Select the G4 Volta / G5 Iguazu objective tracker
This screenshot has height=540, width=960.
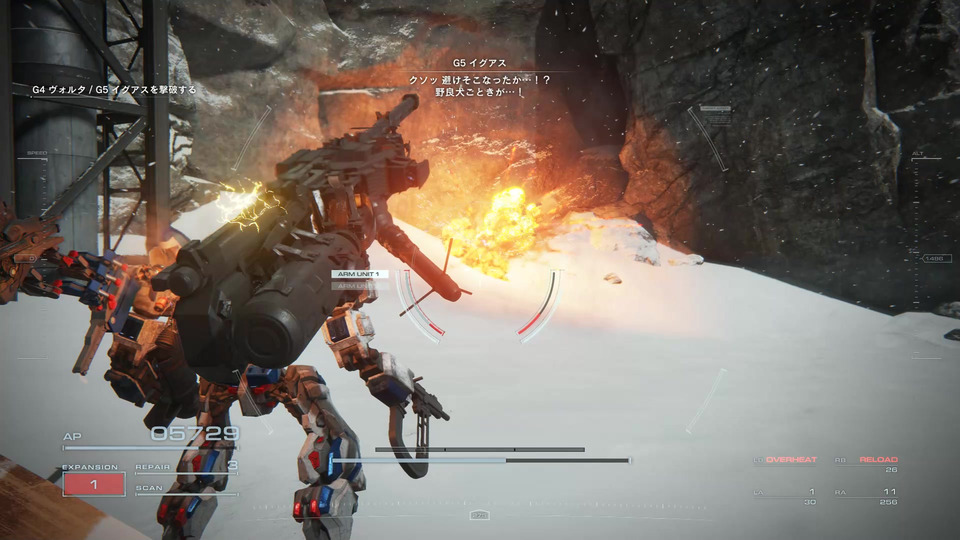pyautogui.click(x=114, y=90)
